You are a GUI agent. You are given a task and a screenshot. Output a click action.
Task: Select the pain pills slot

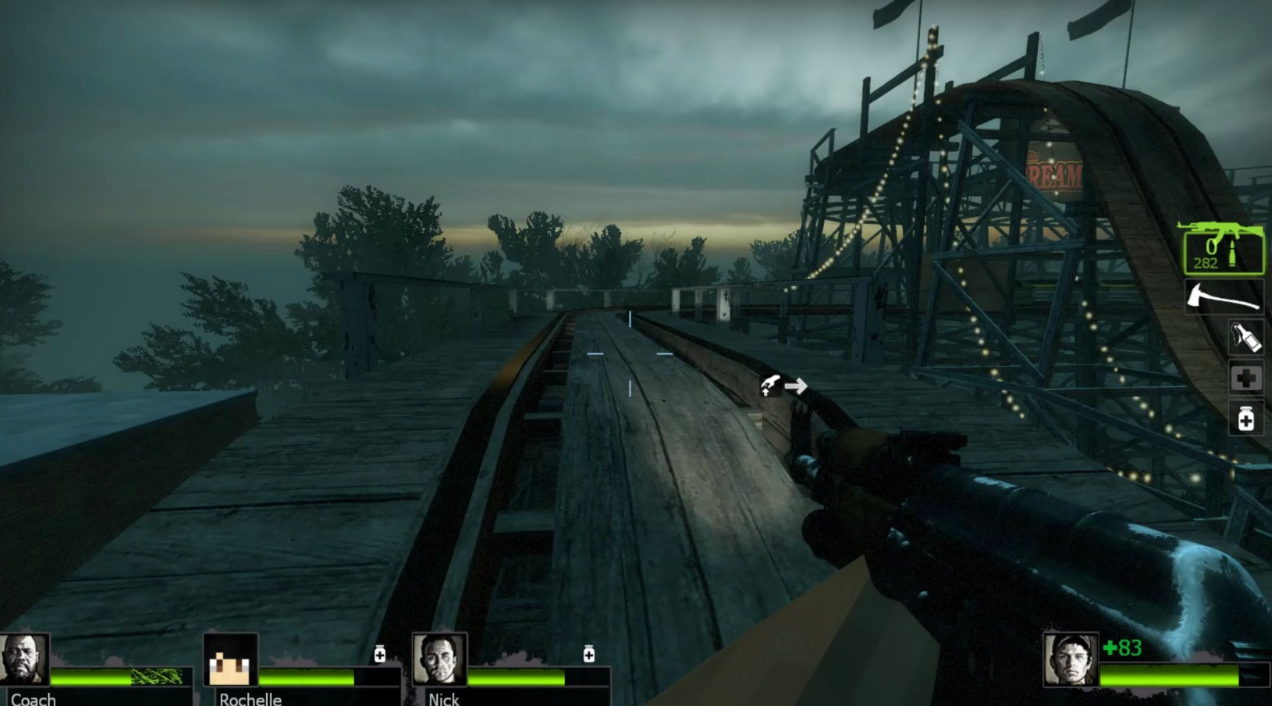tap(1245, 419)
